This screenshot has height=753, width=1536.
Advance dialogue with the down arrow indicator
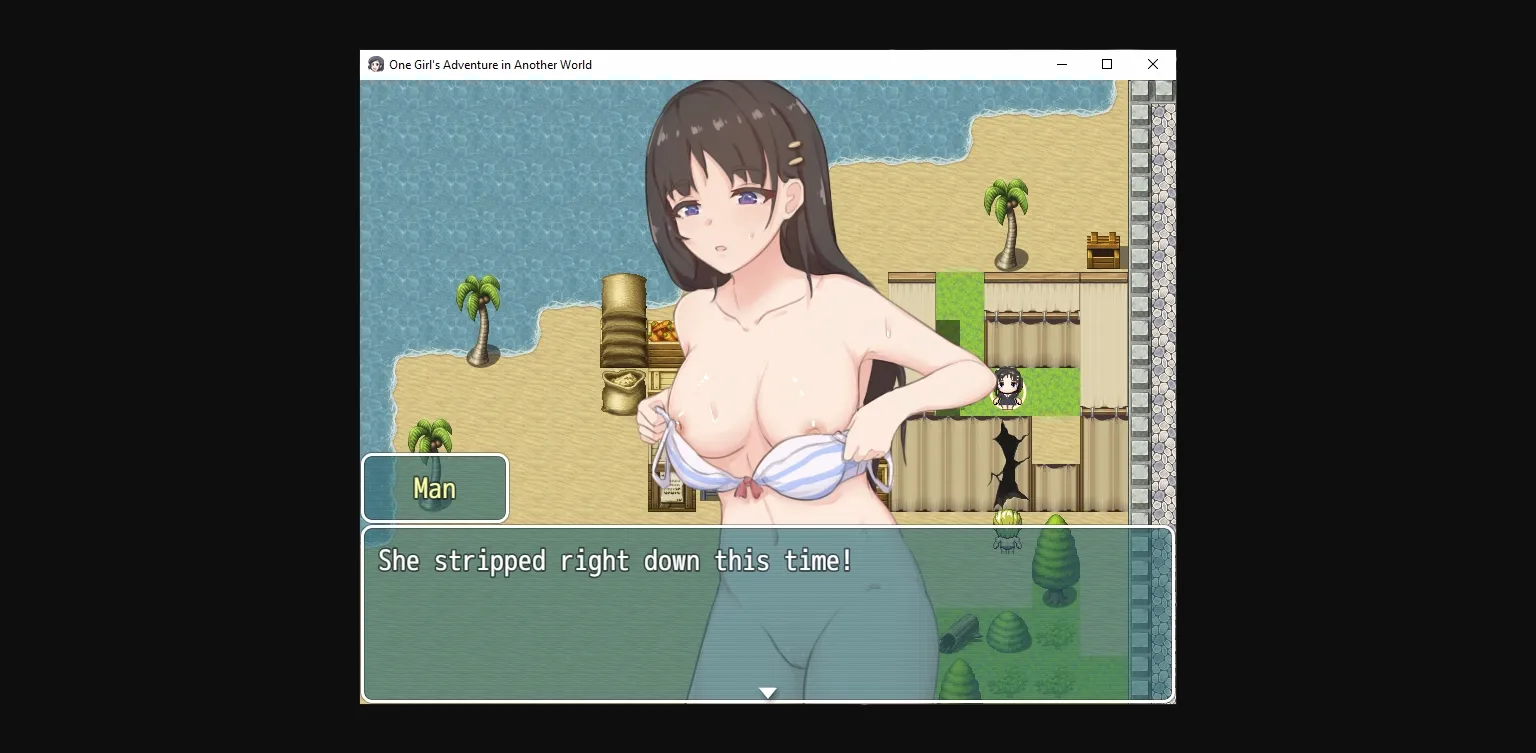tap(768, 692)
